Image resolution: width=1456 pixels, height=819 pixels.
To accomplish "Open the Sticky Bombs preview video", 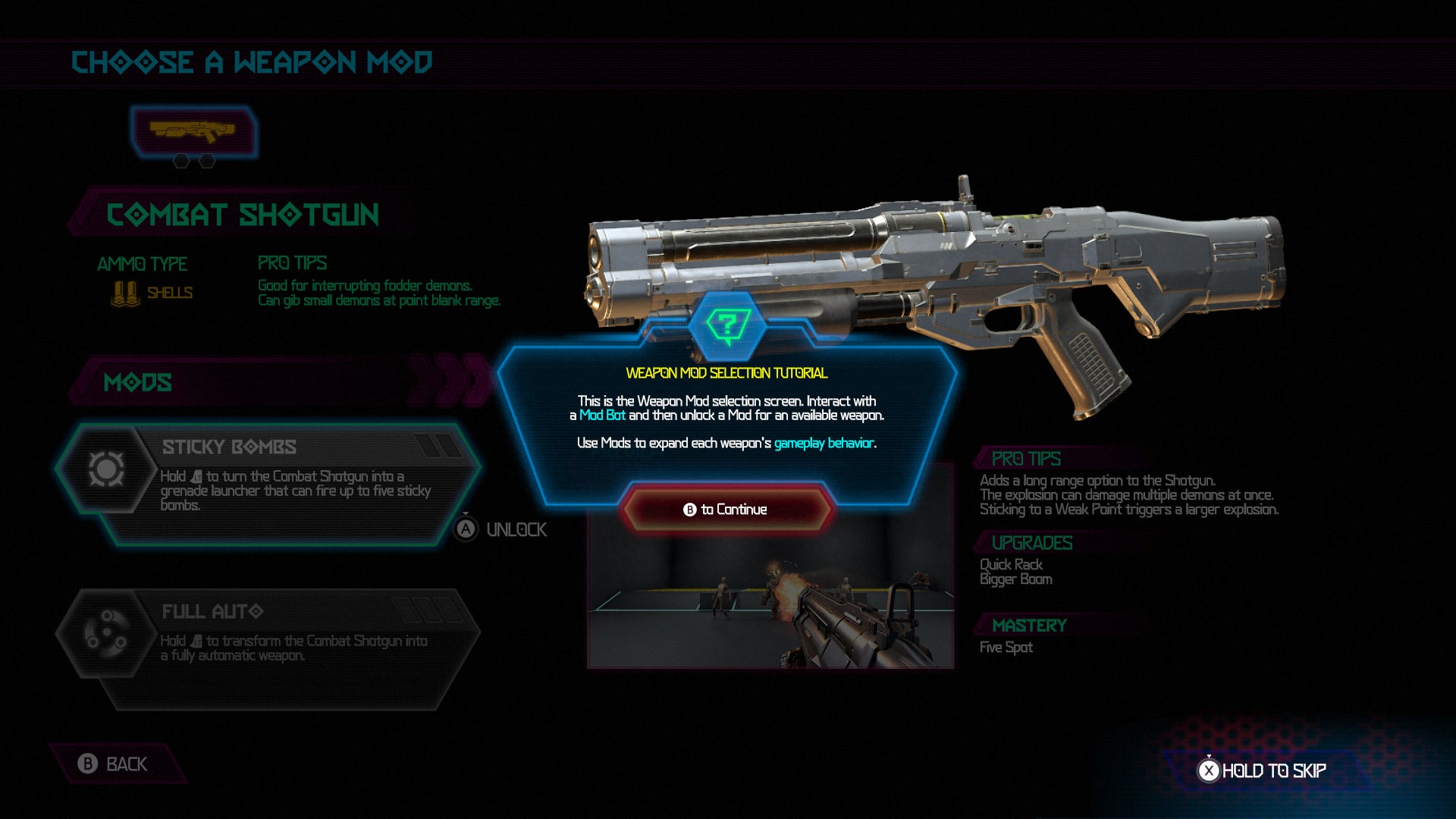I will point(770,599).
